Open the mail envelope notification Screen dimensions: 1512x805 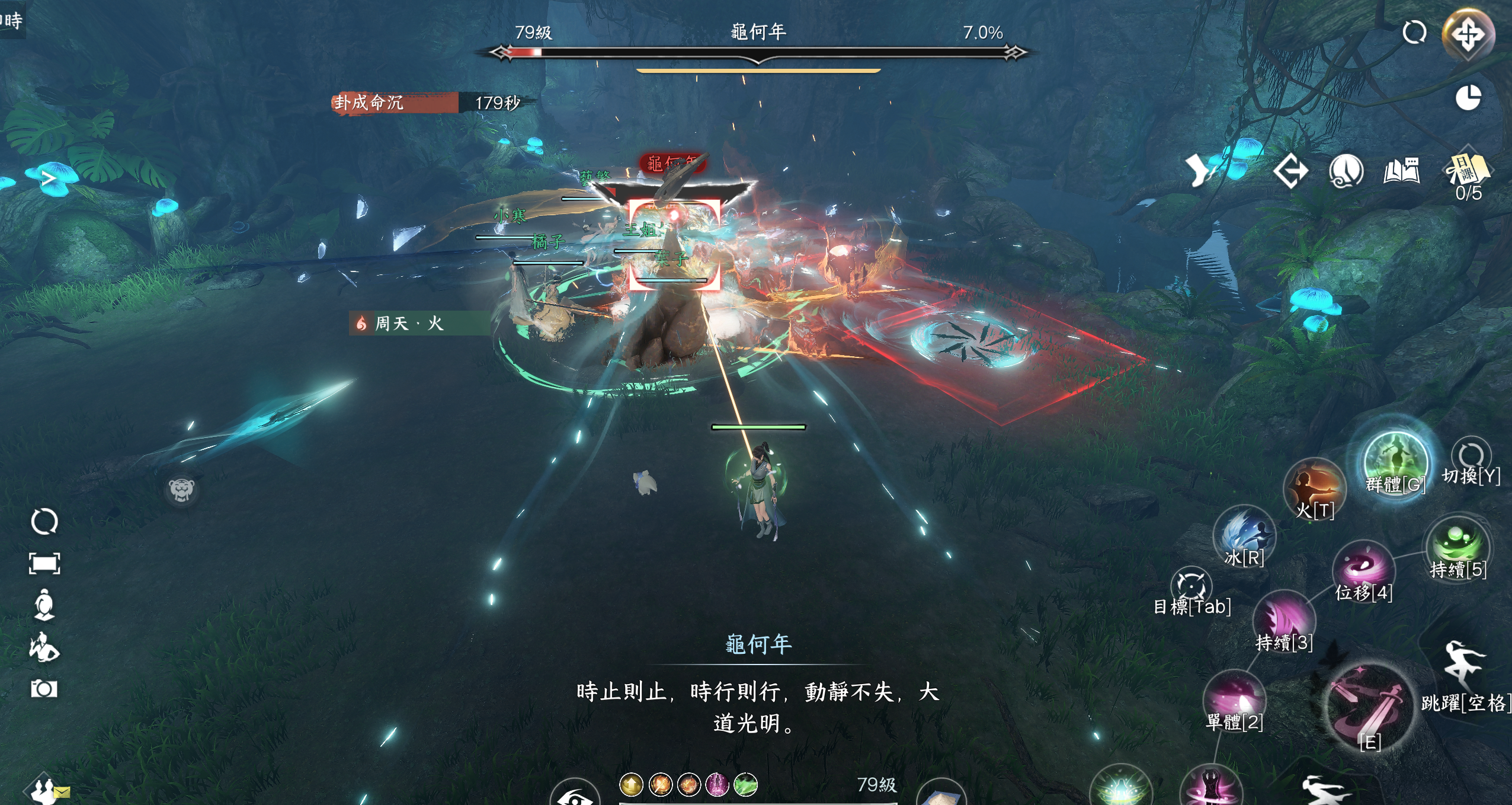[62, 792]
